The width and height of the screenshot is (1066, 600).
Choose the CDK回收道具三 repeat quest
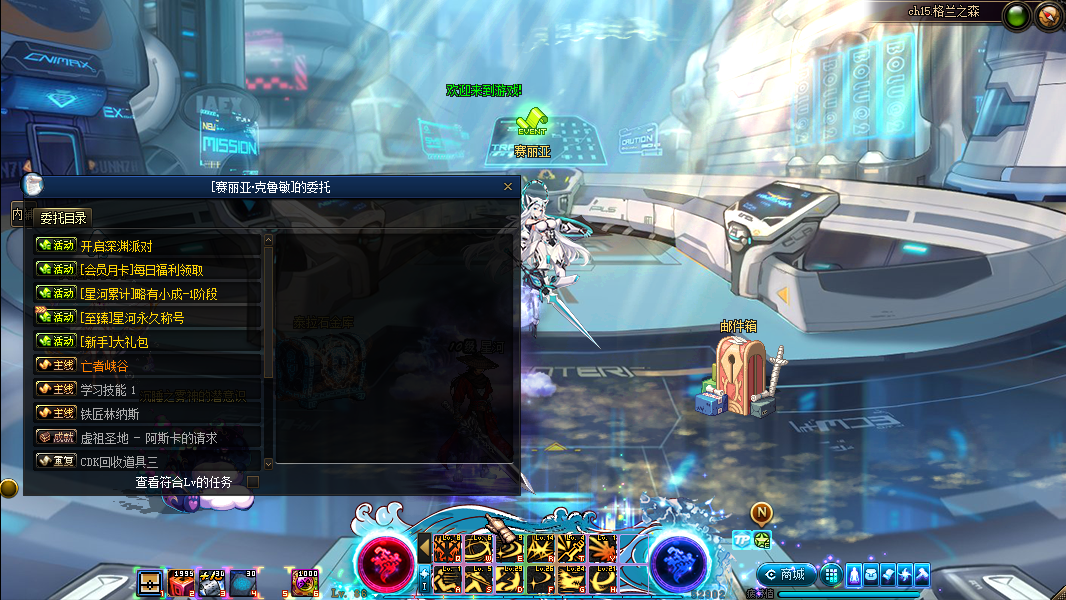point(148,462)
